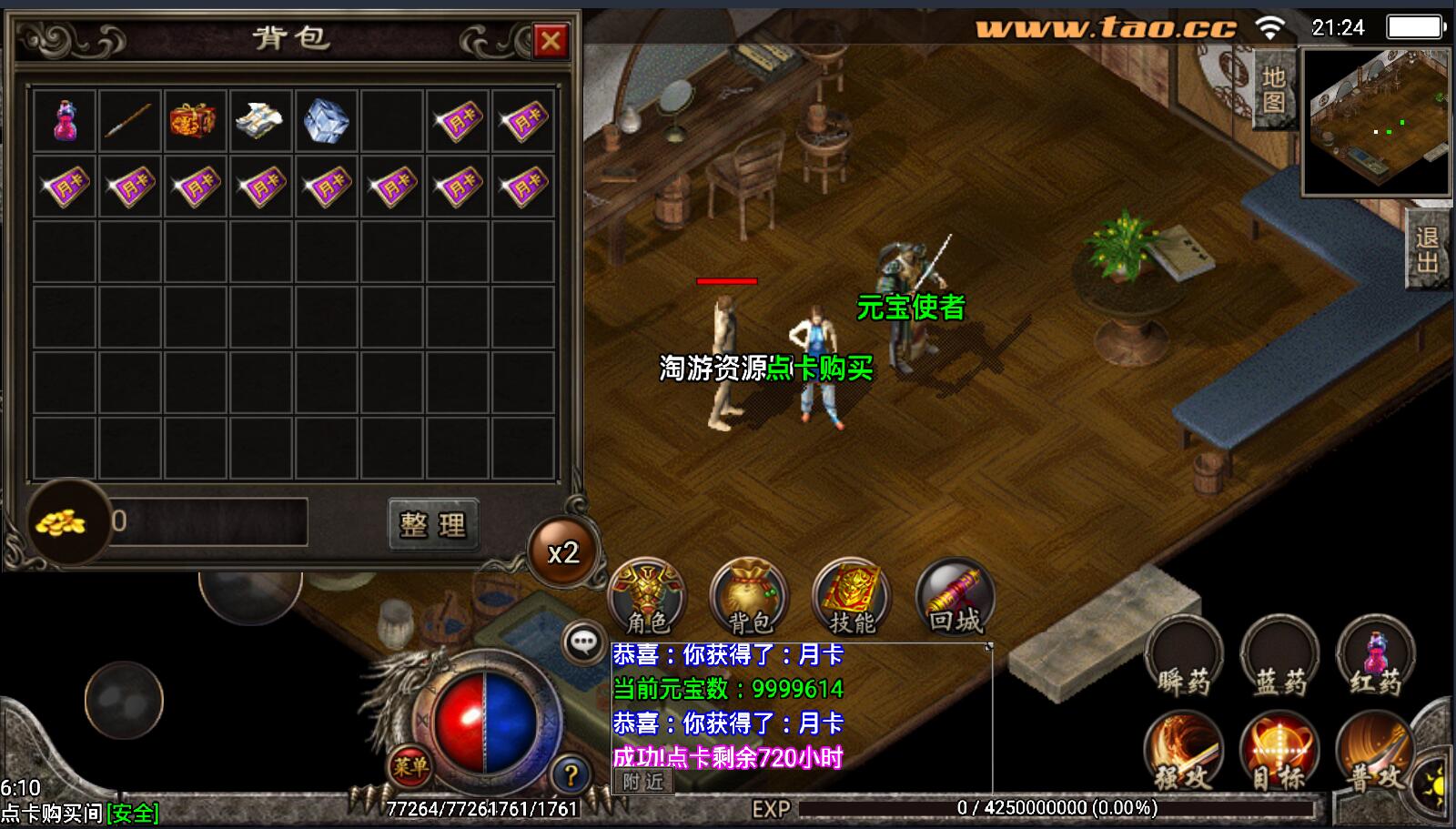This screenshot has width=1456, height=829.
Task: Open the question mark help button
Action: [x=571, y=775]
